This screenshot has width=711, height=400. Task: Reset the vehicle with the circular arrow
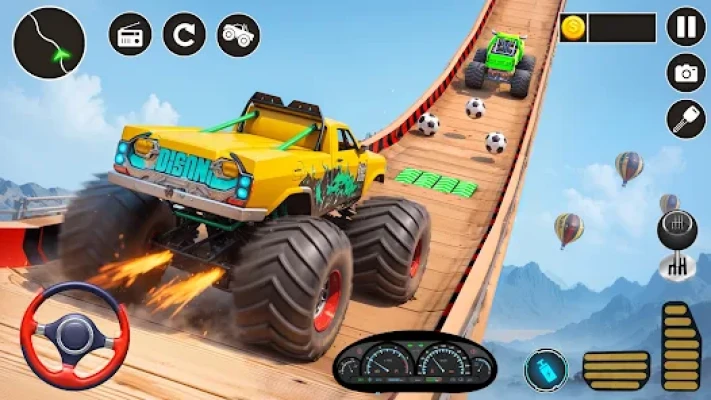pyautogui.click(x=184, y=34)
